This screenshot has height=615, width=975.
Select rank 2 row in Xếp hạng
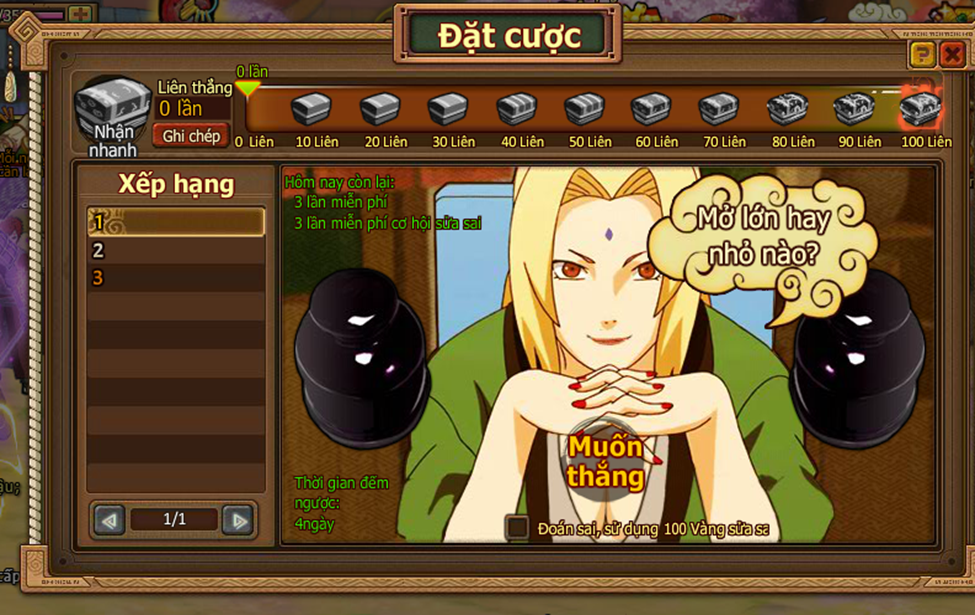[175, 250]
